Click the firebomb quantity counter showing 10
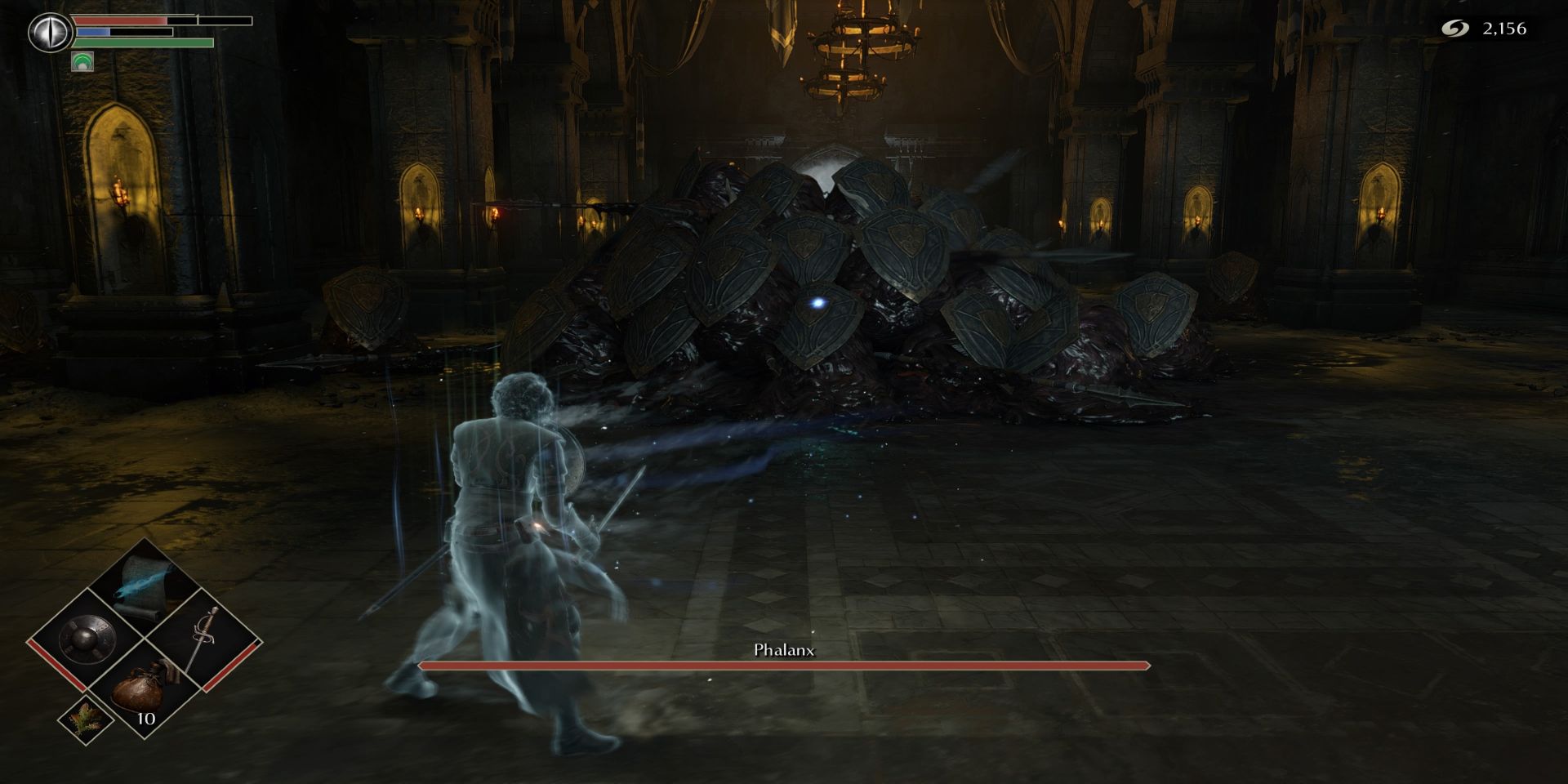This screenshot has width=1568, height=784. (x=145, y=719)
